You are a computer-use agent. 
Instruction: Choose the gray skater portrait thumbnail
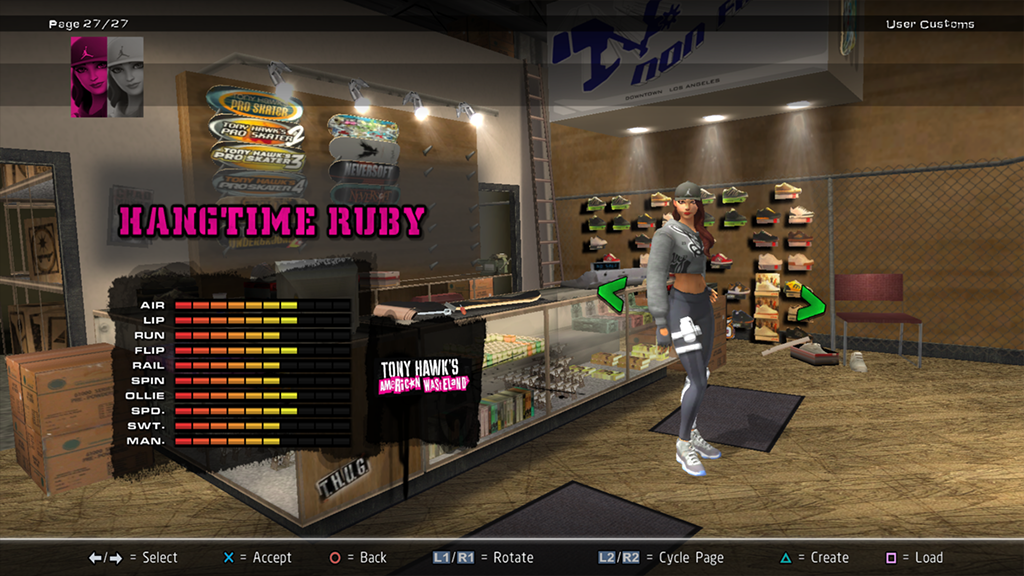click(x=126, y=77)
